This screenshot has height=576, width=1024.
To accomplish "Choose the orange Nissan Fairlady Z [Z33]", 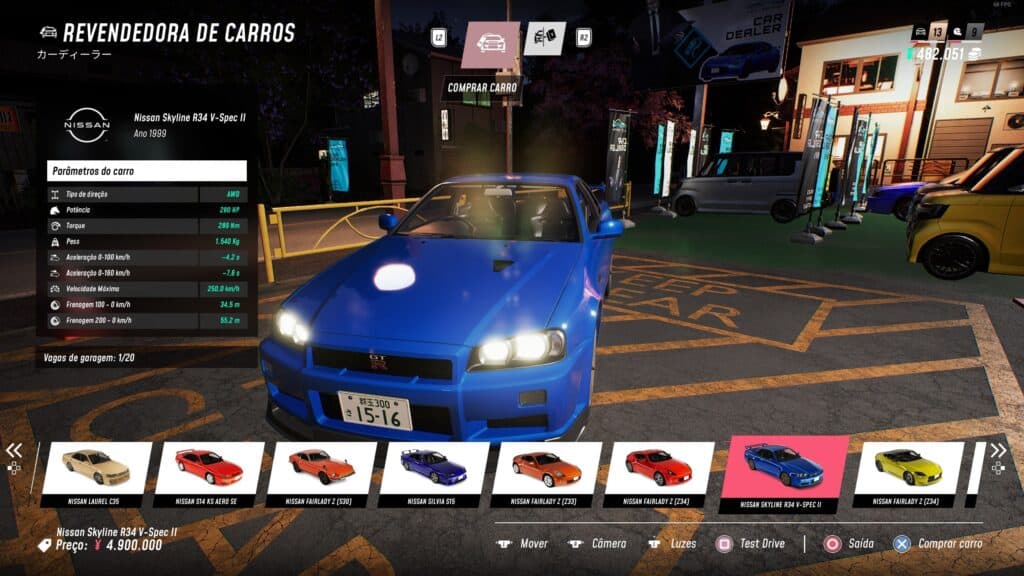I will click(x=547, y=472).
